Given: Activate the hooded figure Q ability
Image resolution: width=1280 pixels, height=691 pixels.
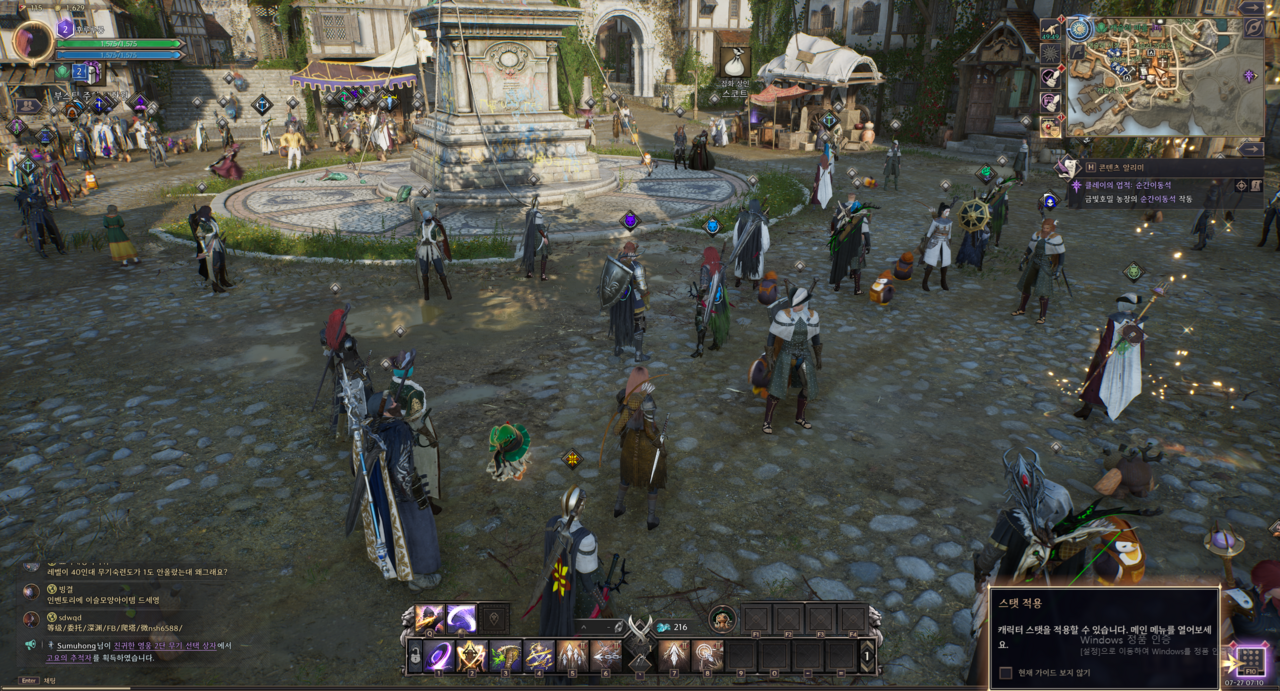Looking at the screenshot, I should click(x=430, y=618).
